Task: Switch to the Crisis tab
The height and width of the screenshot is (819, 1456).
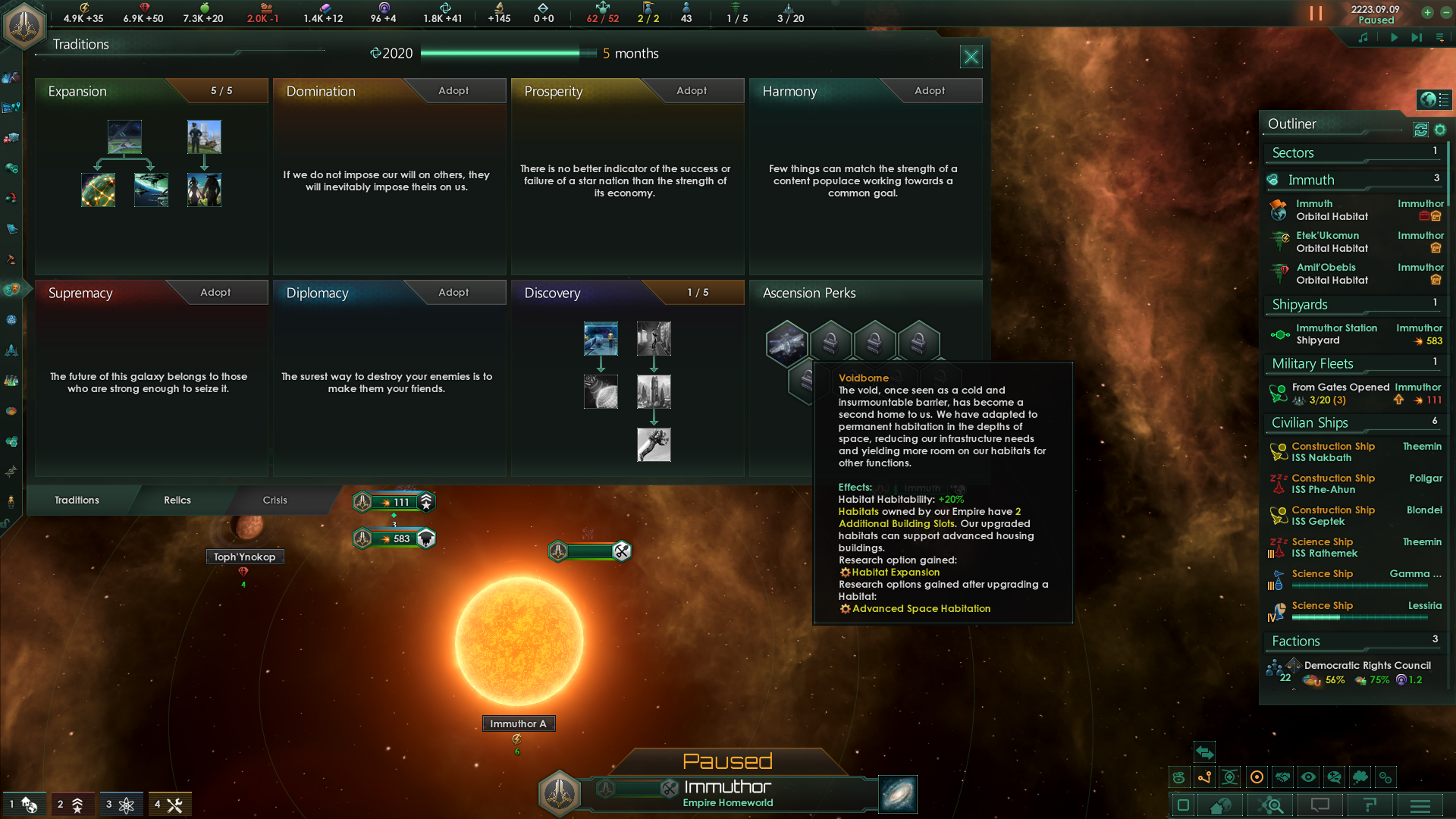Action: click(x=275, y=500)
